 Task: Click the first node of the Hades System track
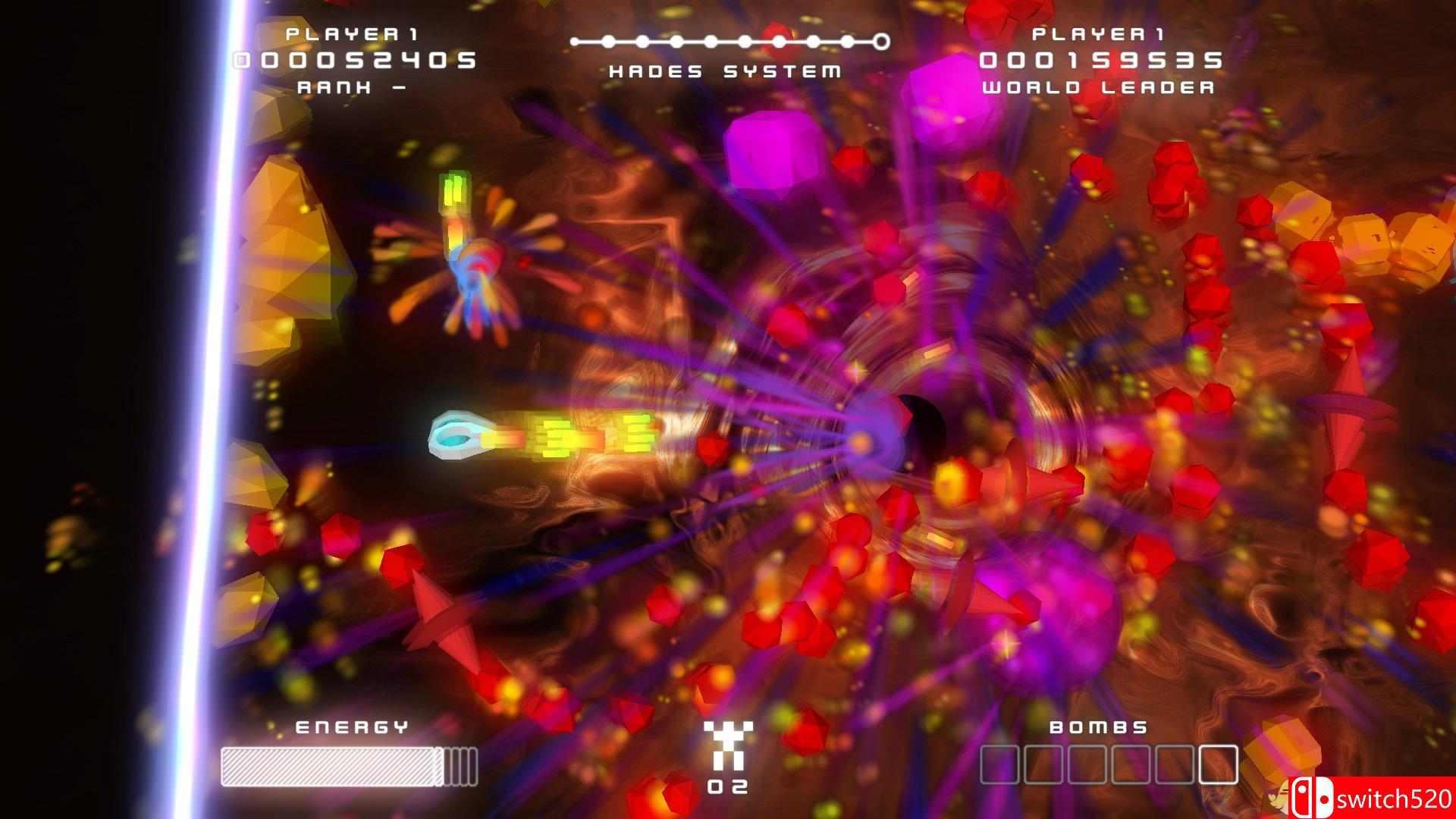575,42
